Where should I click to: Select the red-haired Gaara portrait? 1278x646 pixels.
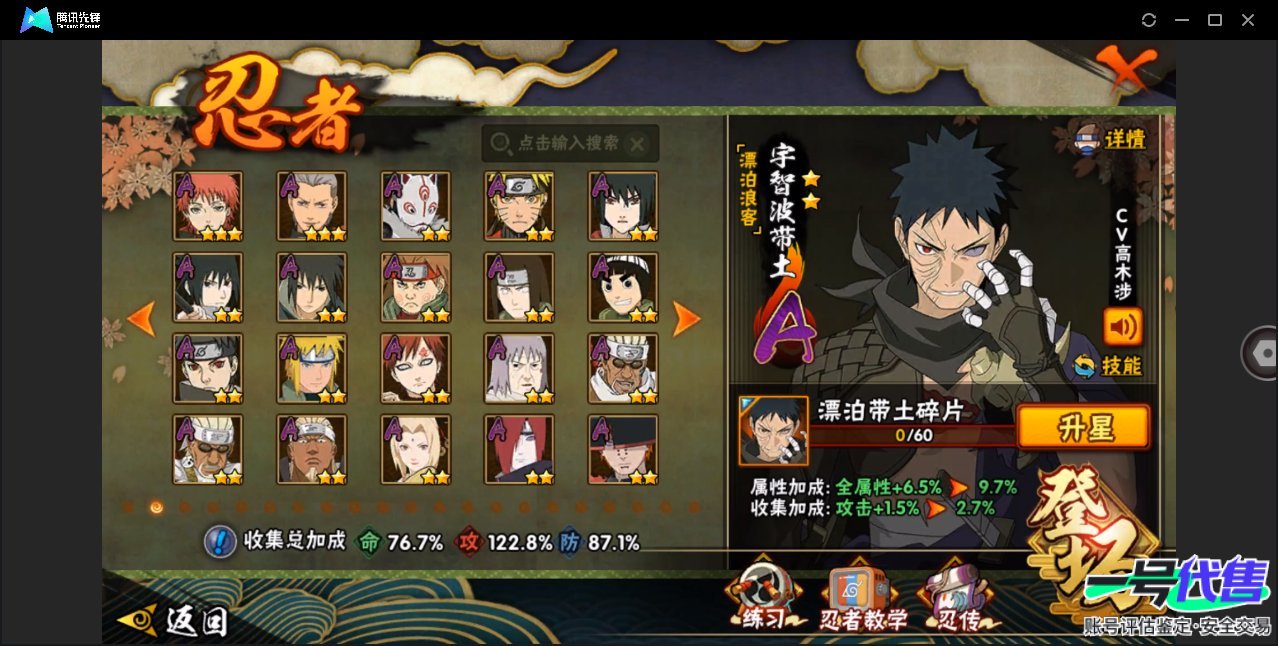point(416,368)
